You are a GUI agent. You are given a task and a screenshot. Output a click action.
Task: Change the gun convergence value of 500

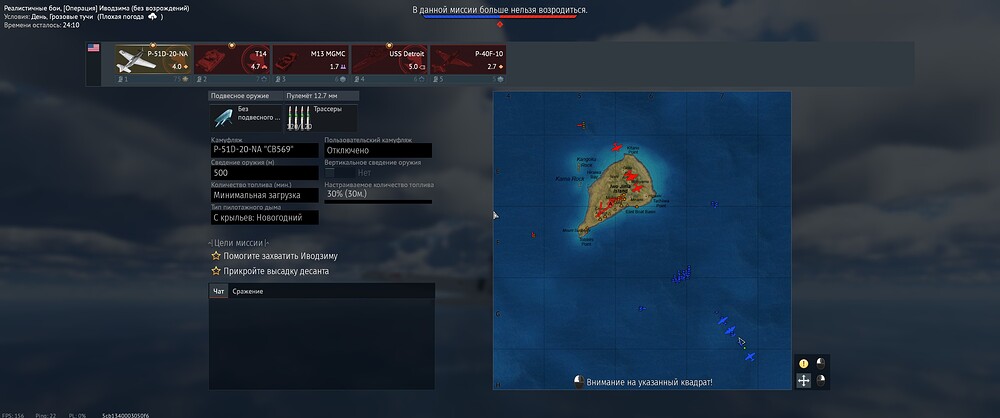pos(265,173)
